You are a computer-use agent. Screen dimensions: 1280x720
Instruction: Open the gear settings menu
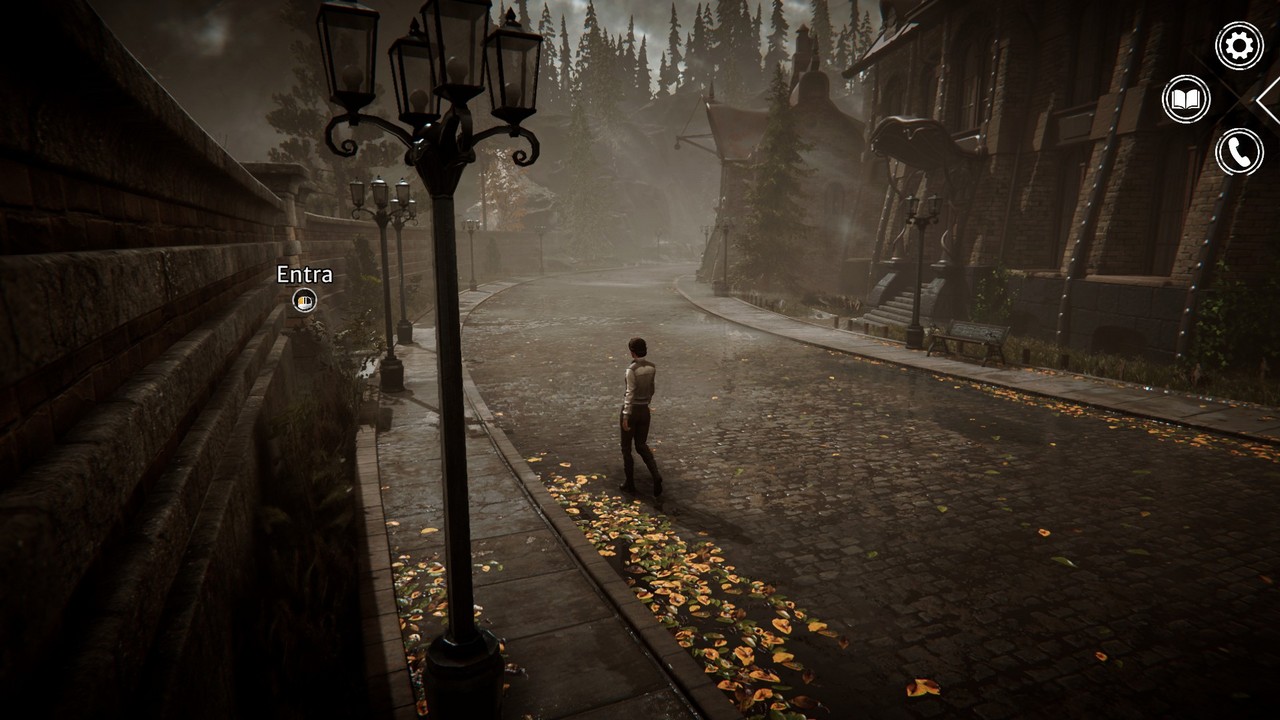[1239, 46]
